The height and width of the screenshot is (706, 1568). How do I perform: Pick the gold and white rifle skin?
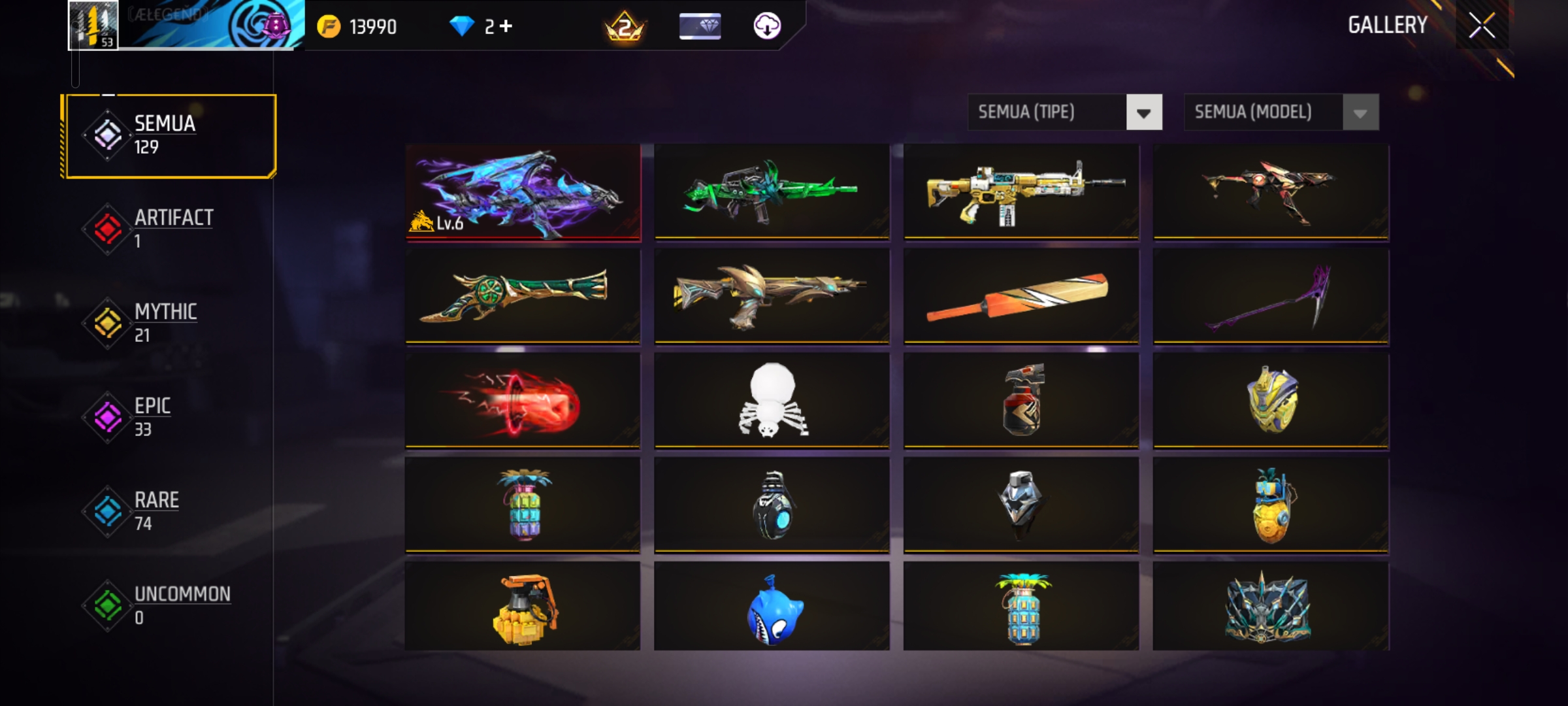(x=1021, y=192)
